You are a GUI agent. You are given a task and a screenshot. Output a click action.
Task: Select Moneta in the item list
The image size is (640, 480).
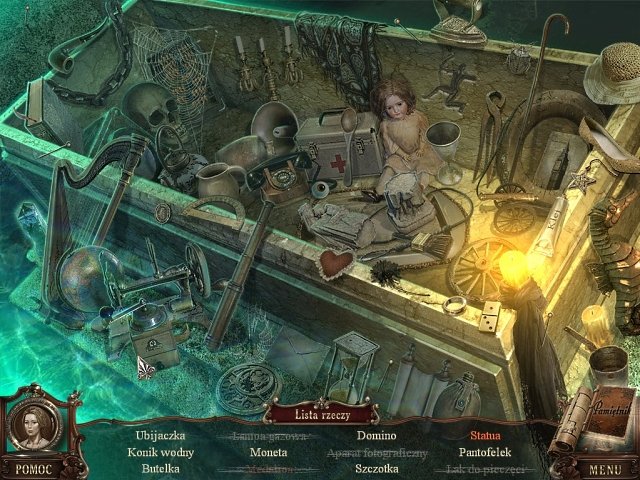click(x=268, y=451)
